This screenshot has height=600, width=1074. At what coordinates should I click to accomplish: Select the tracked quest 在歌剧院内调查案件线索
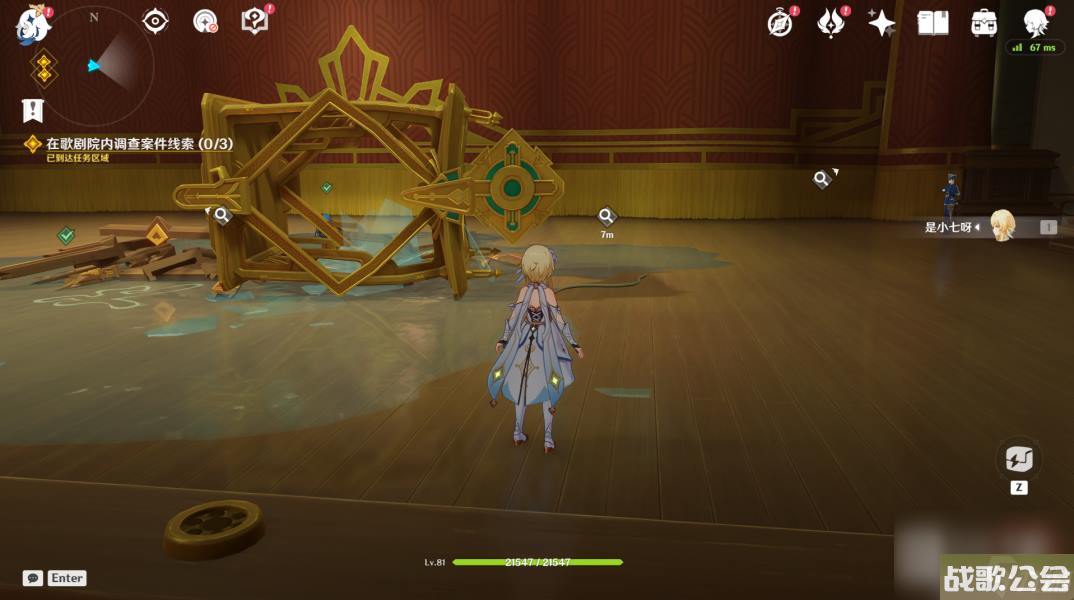(x=139, y=144)
